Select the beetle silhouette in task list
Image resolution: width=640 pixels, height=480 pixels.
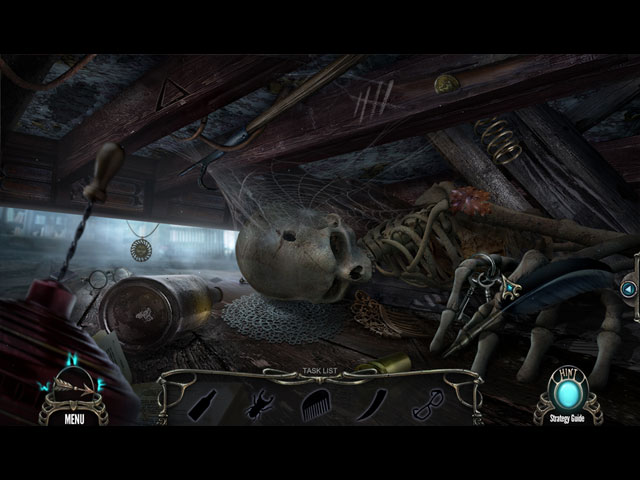click(259, 403)
